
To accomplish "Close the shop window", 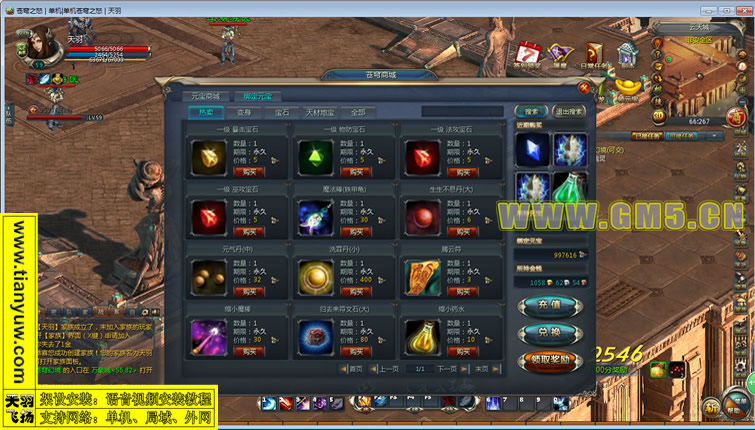I will [x=584, y=87].
